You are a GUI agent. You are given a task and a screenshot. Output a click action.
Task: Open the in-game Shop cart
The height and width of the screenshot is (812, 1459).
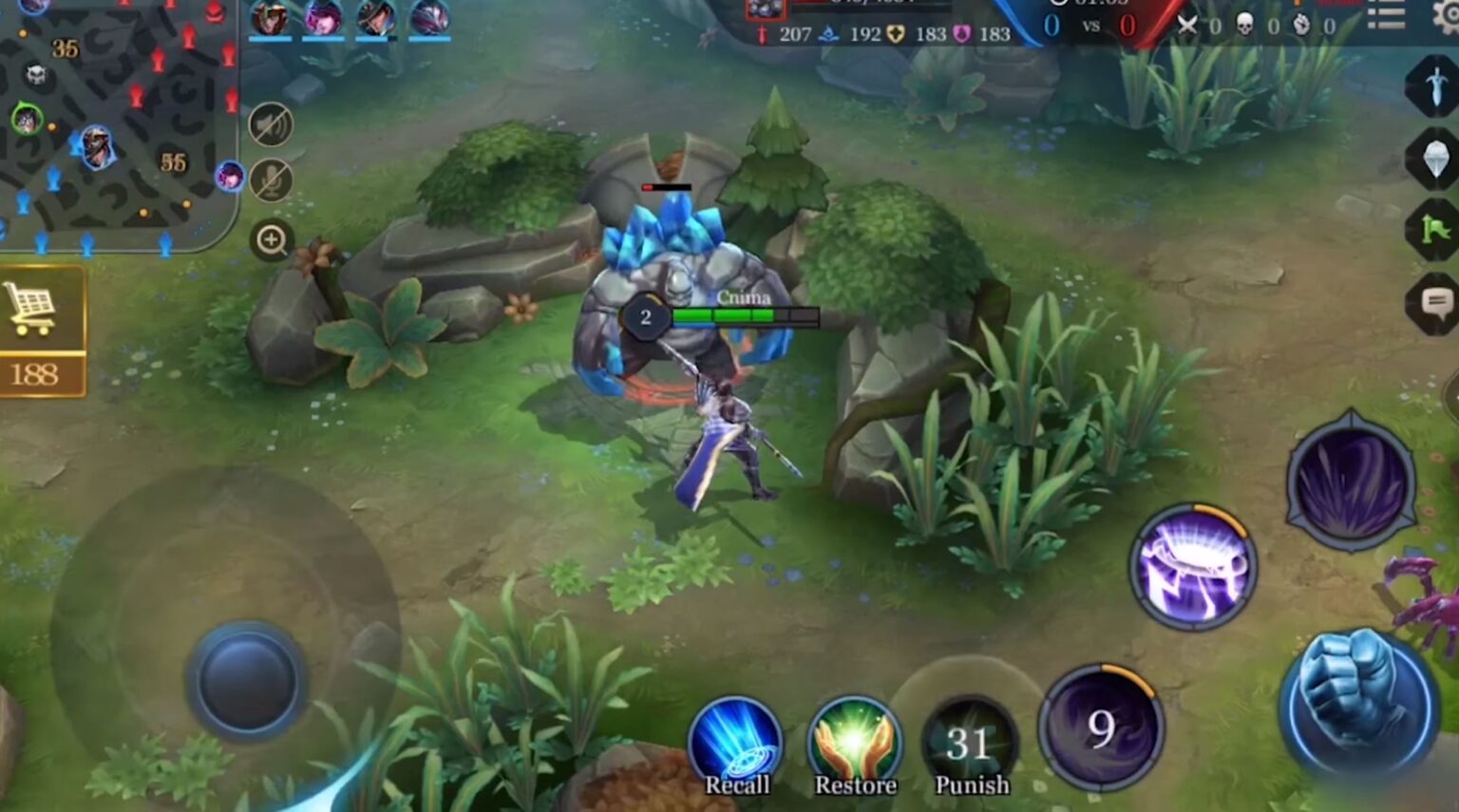pos(33,309)
